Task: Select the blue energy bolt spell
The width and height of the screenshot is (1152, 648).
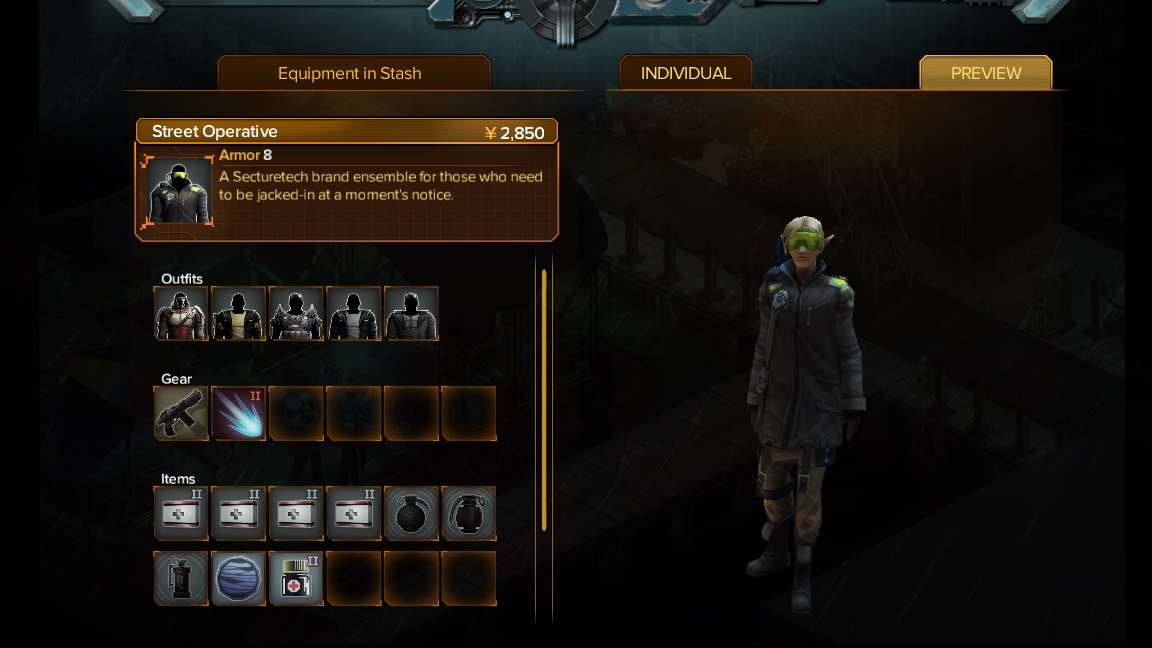Action: [x=238, y=413]
